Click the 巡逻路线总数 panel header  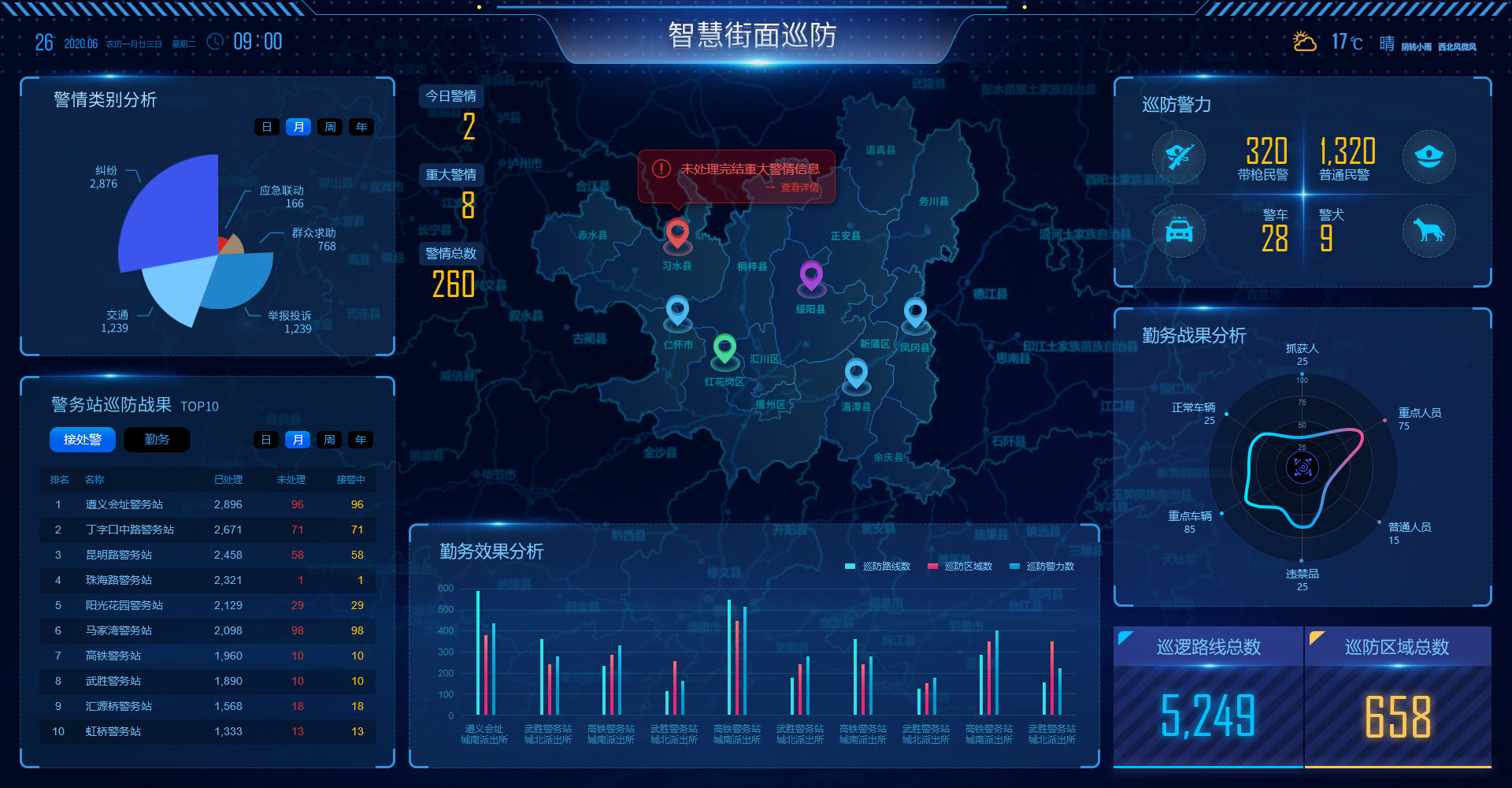[x=1210, y=647]
